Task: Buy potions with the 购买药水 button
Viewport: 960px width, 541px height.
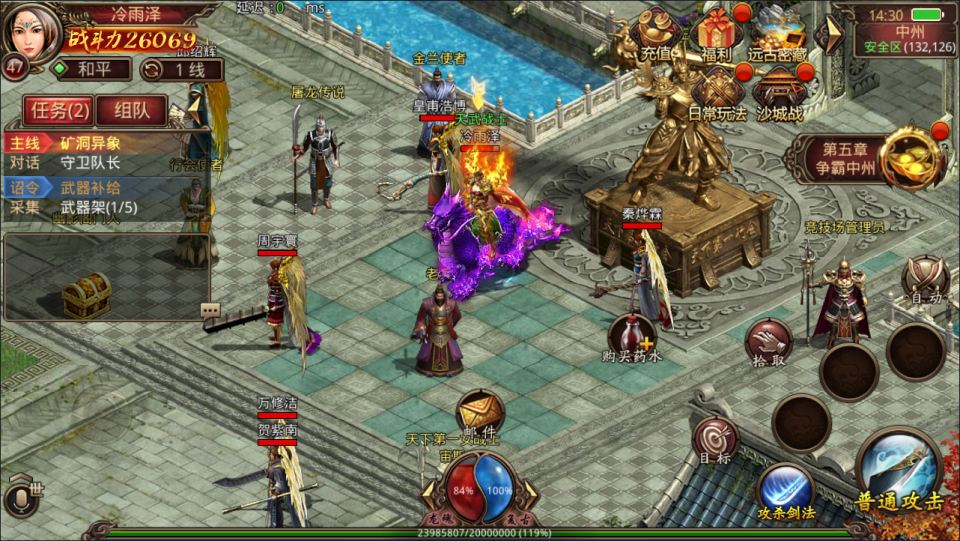Action: click(634, 338)
